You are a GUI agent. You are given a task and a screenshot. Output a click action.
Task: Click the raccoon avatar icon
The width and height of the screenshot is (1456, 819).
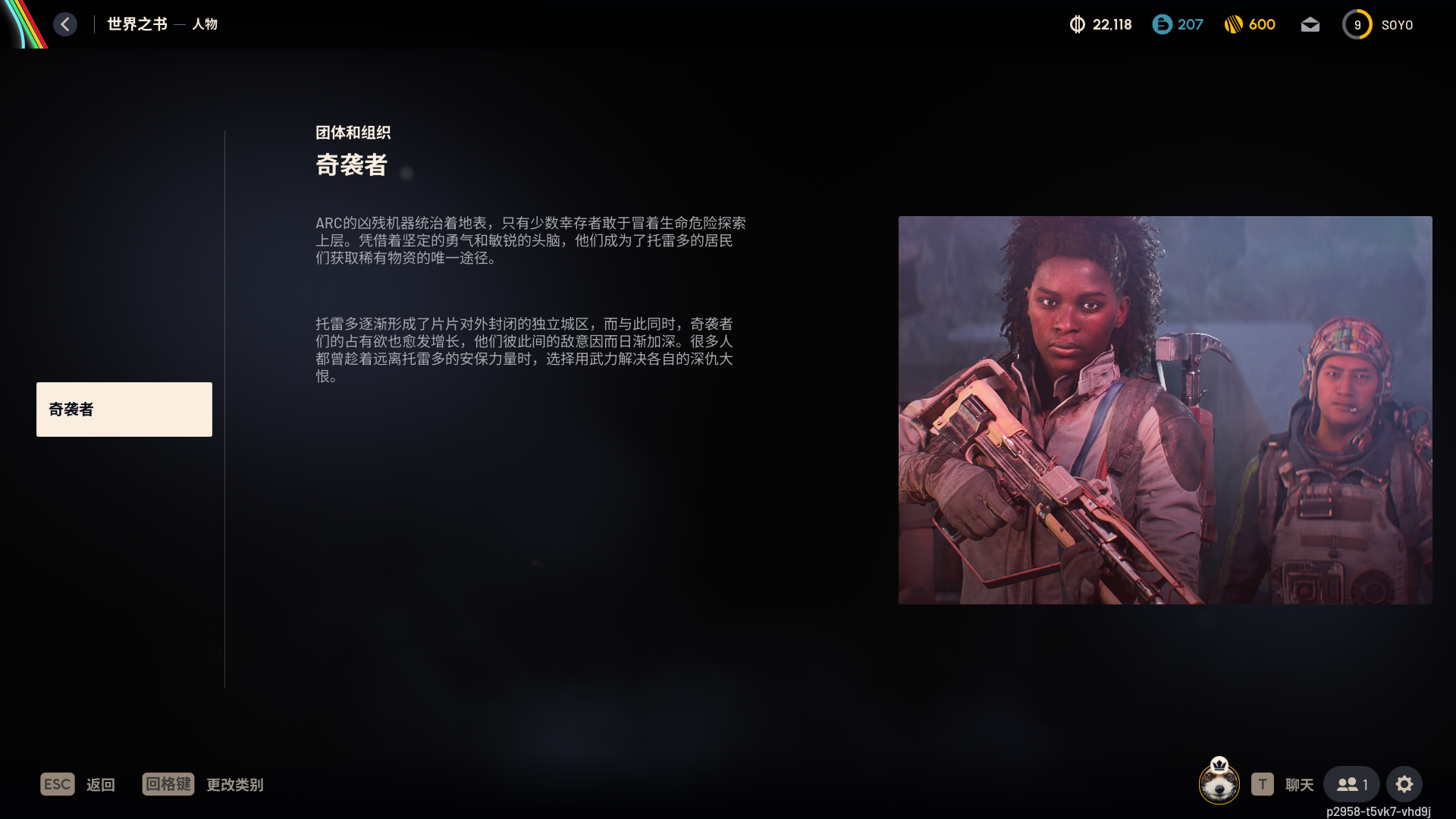click(x=1219, y=782)
